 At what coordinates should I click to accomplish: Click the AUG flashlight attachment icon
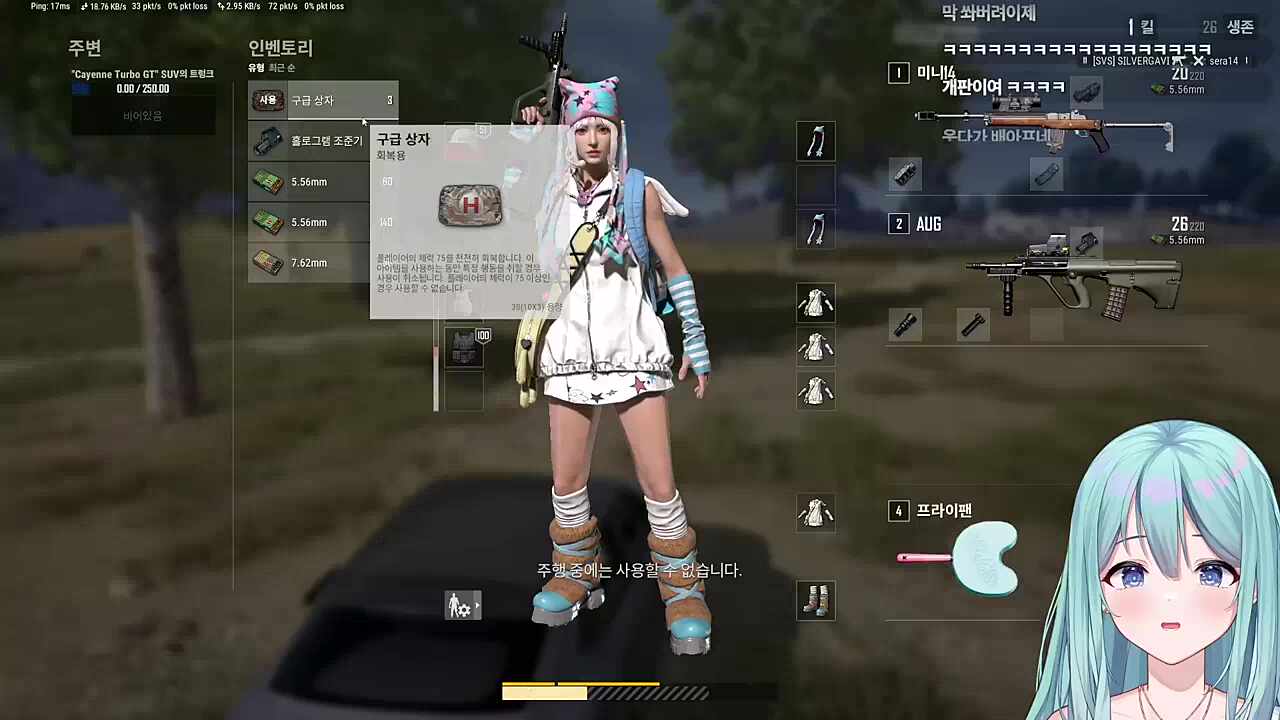coord(973,323)
